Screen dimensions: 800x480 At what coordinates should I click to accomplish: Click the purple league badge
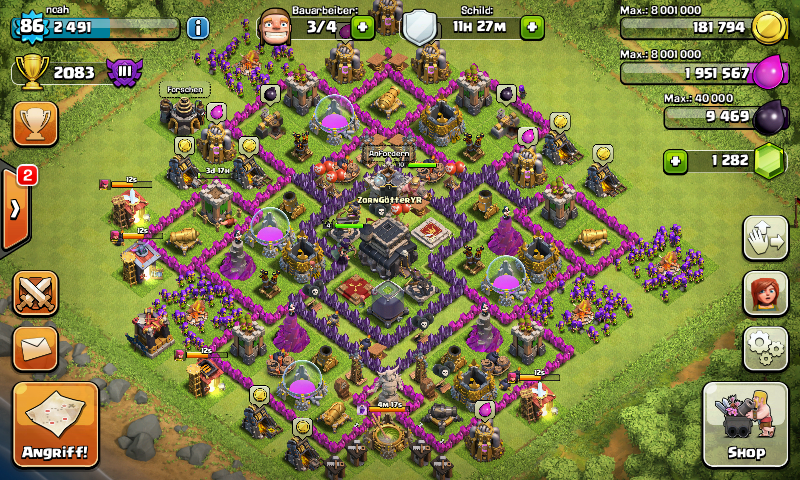coord(125,72)
